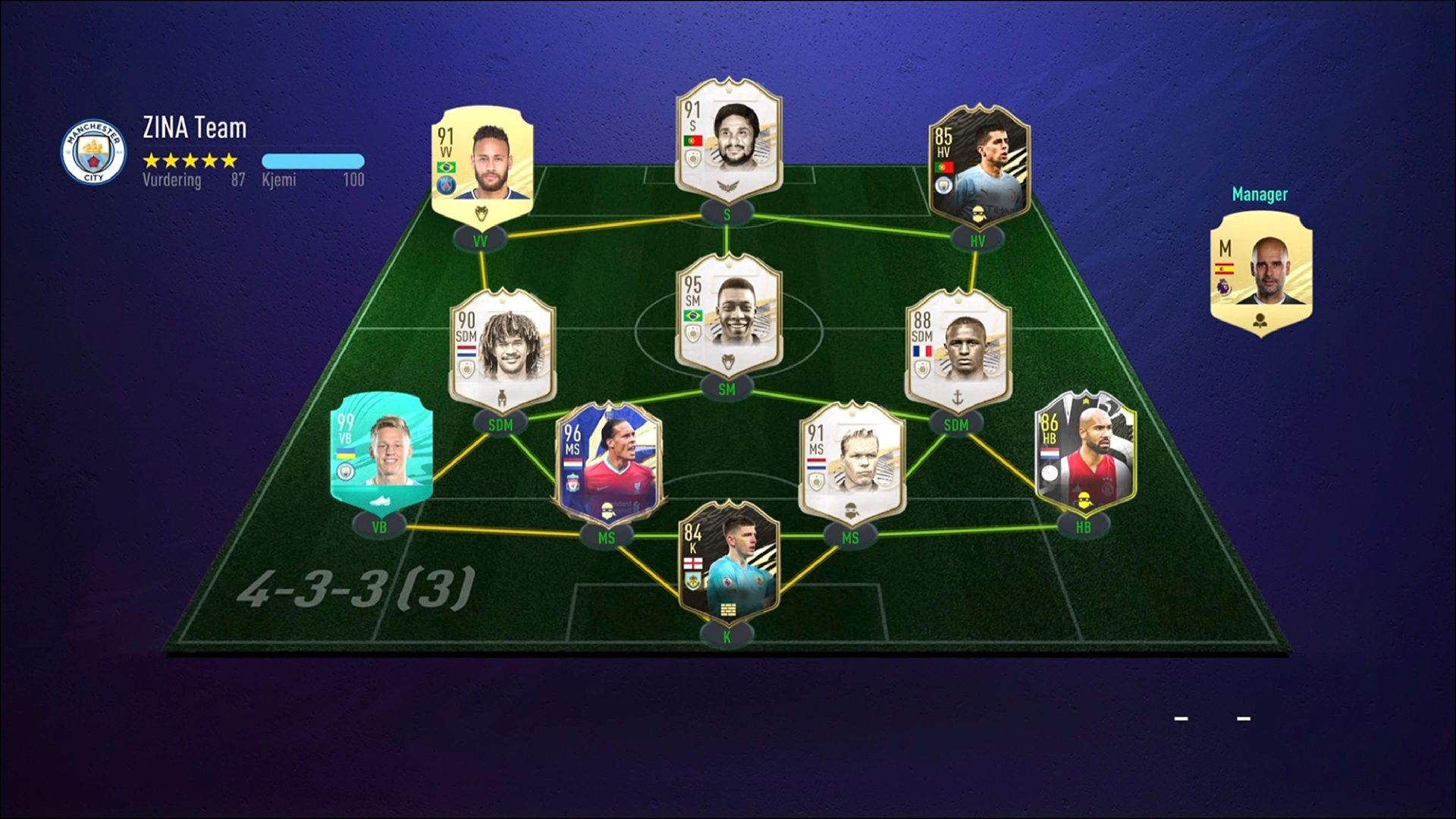The image size is (1456, 819).
Task: Click the Brazil flag on Neymar's card
Action: tap(447, 167)
